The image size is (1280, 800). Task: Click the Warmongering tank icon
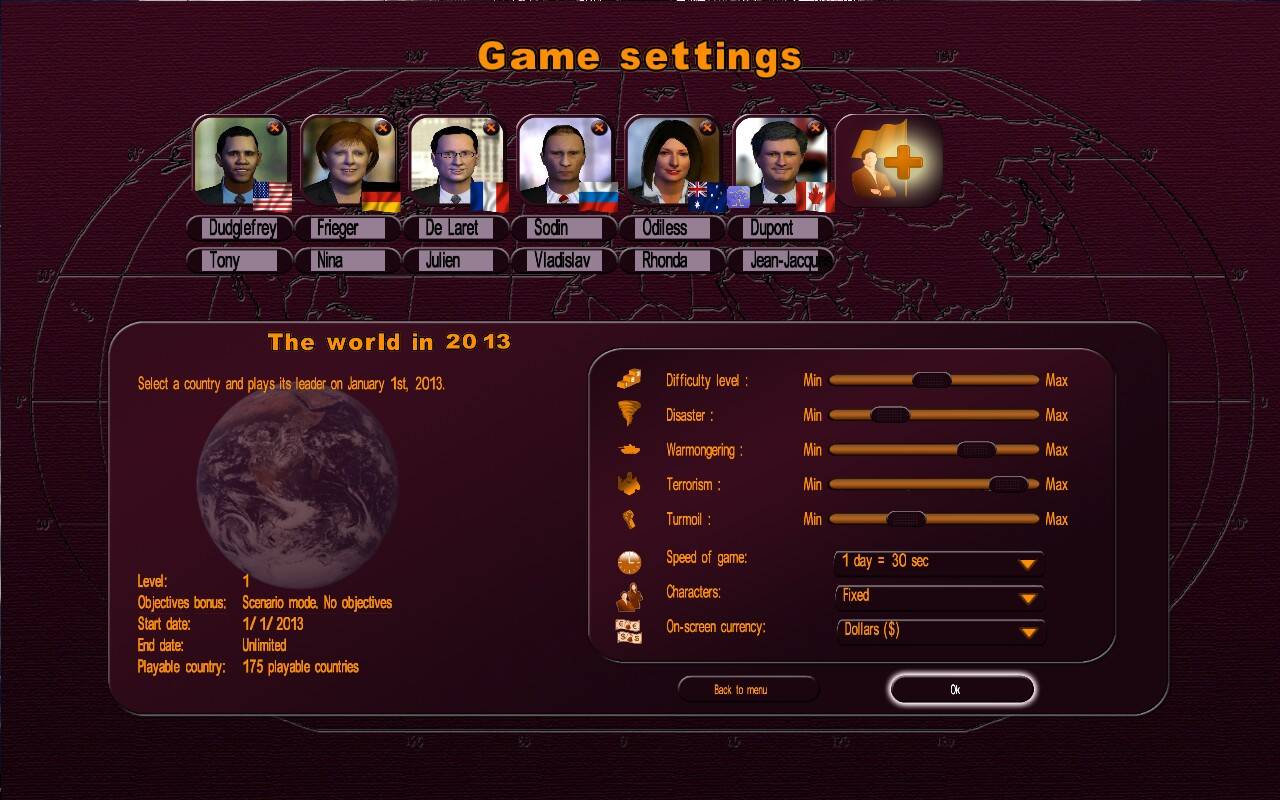pyautogui.click(x=628, y=449)
